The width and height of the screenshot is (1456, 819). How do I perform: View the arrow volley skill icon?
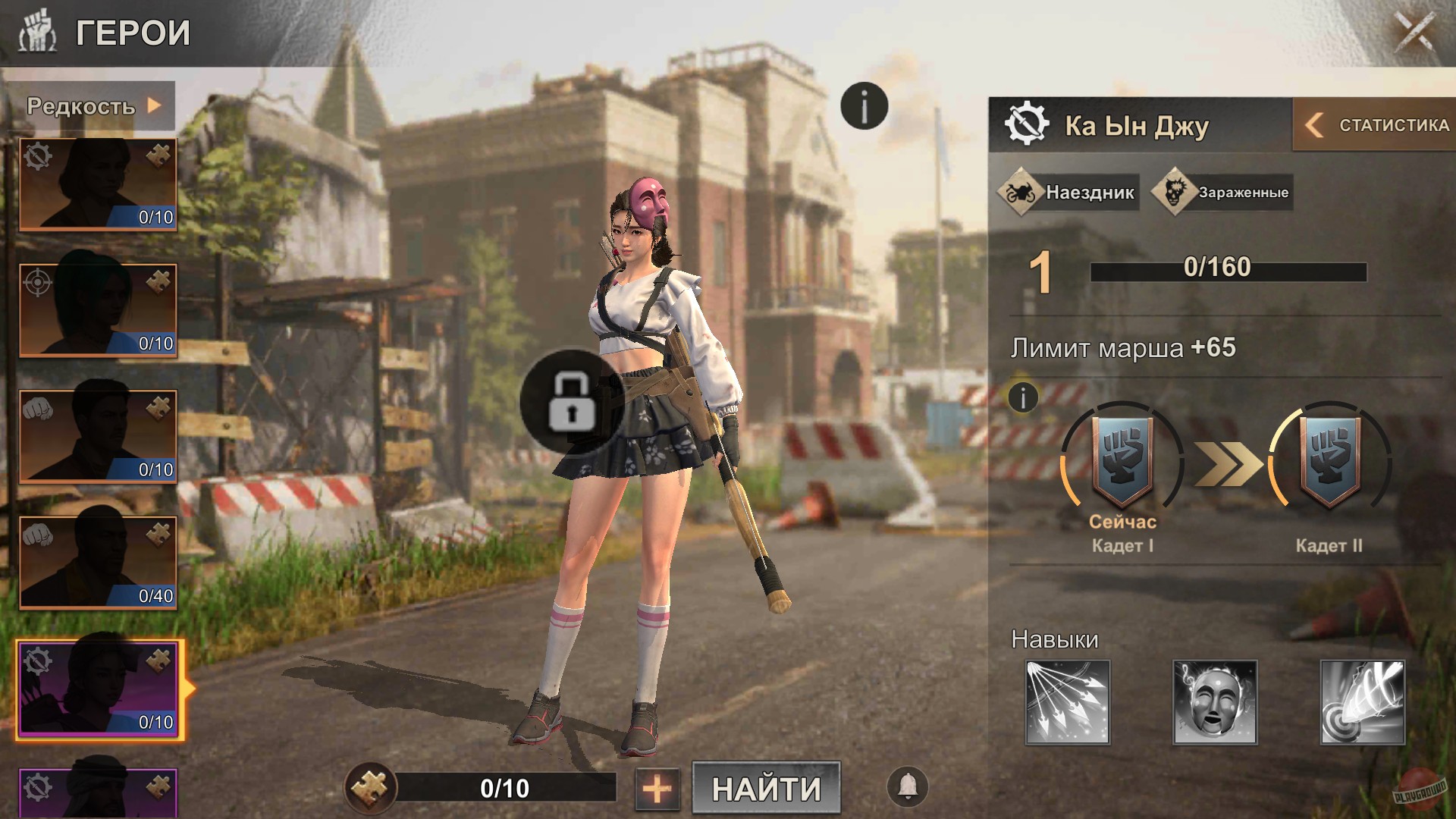1068,703
